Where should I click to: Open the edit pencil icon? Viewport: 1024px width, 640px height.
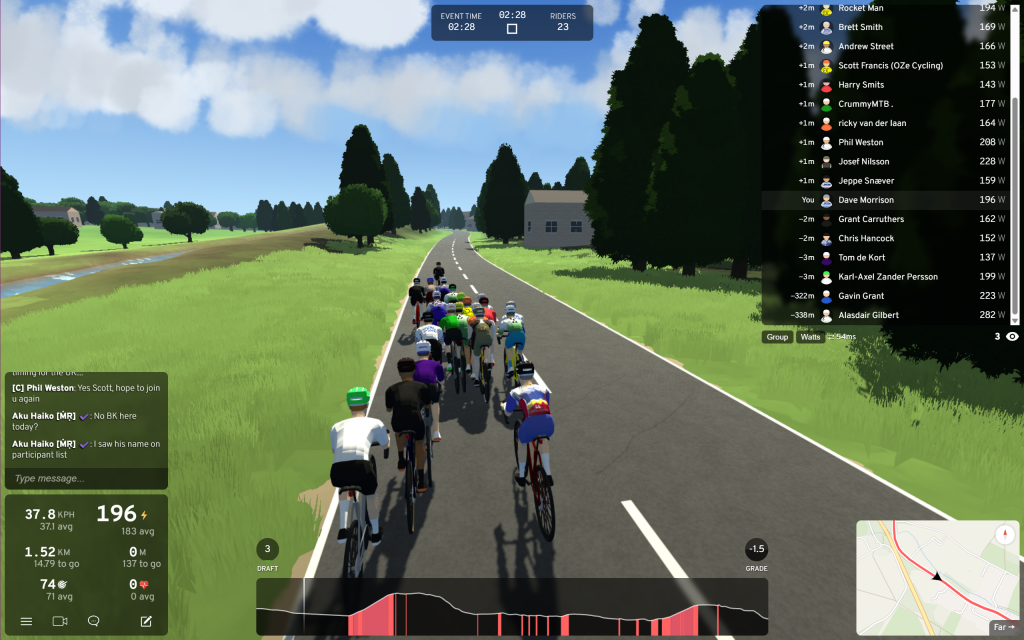(146, 621)
